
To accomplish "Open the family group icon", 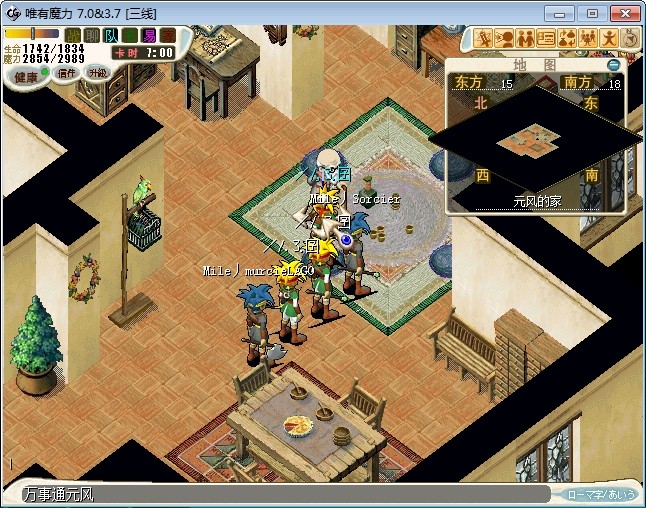I will pos(588,39).
